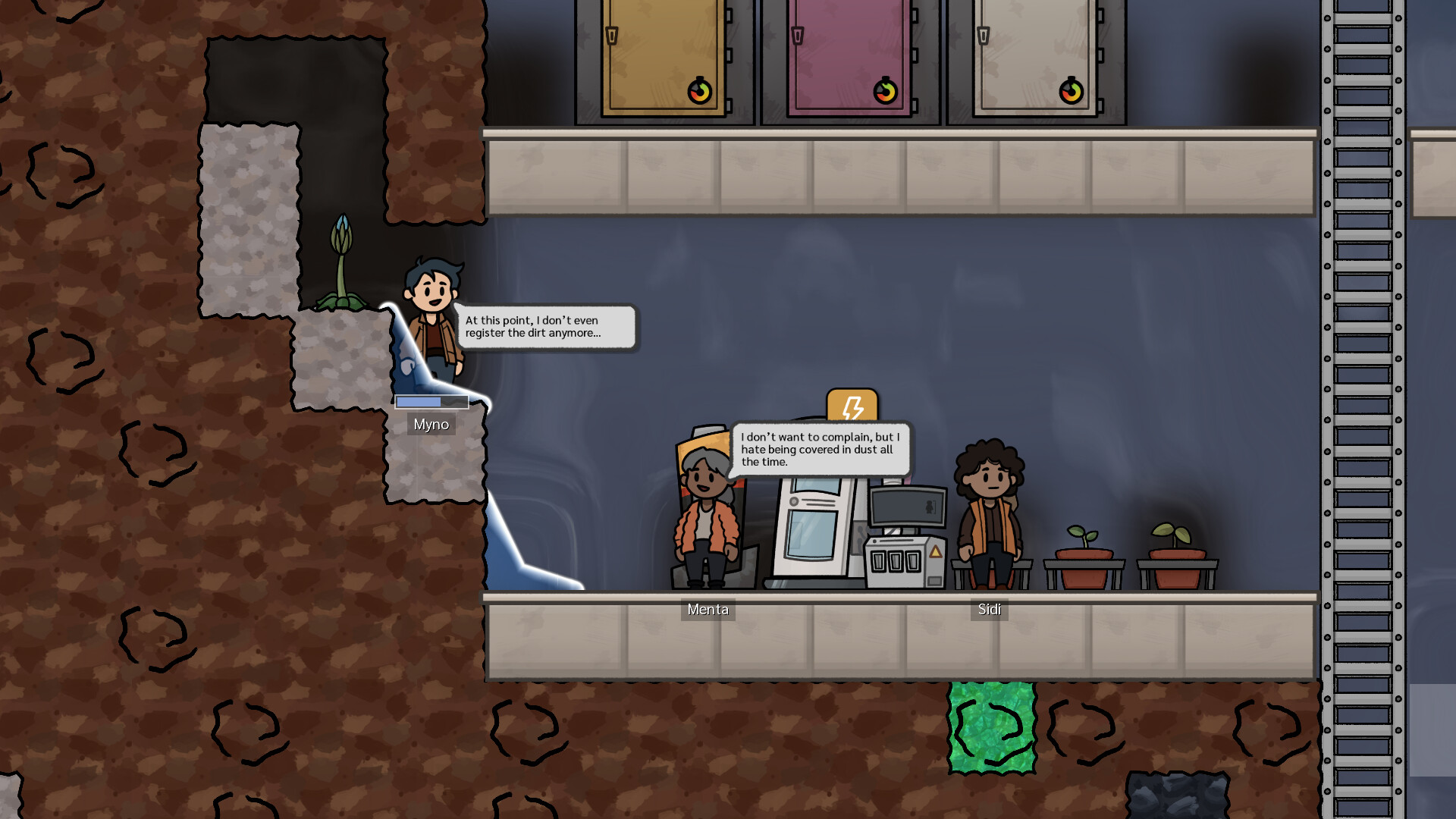Screen dimensions: 1456x819
Task: Expand Myno's speech bubble about dirt
Action: pyautogui.click(x=546, y=326)
